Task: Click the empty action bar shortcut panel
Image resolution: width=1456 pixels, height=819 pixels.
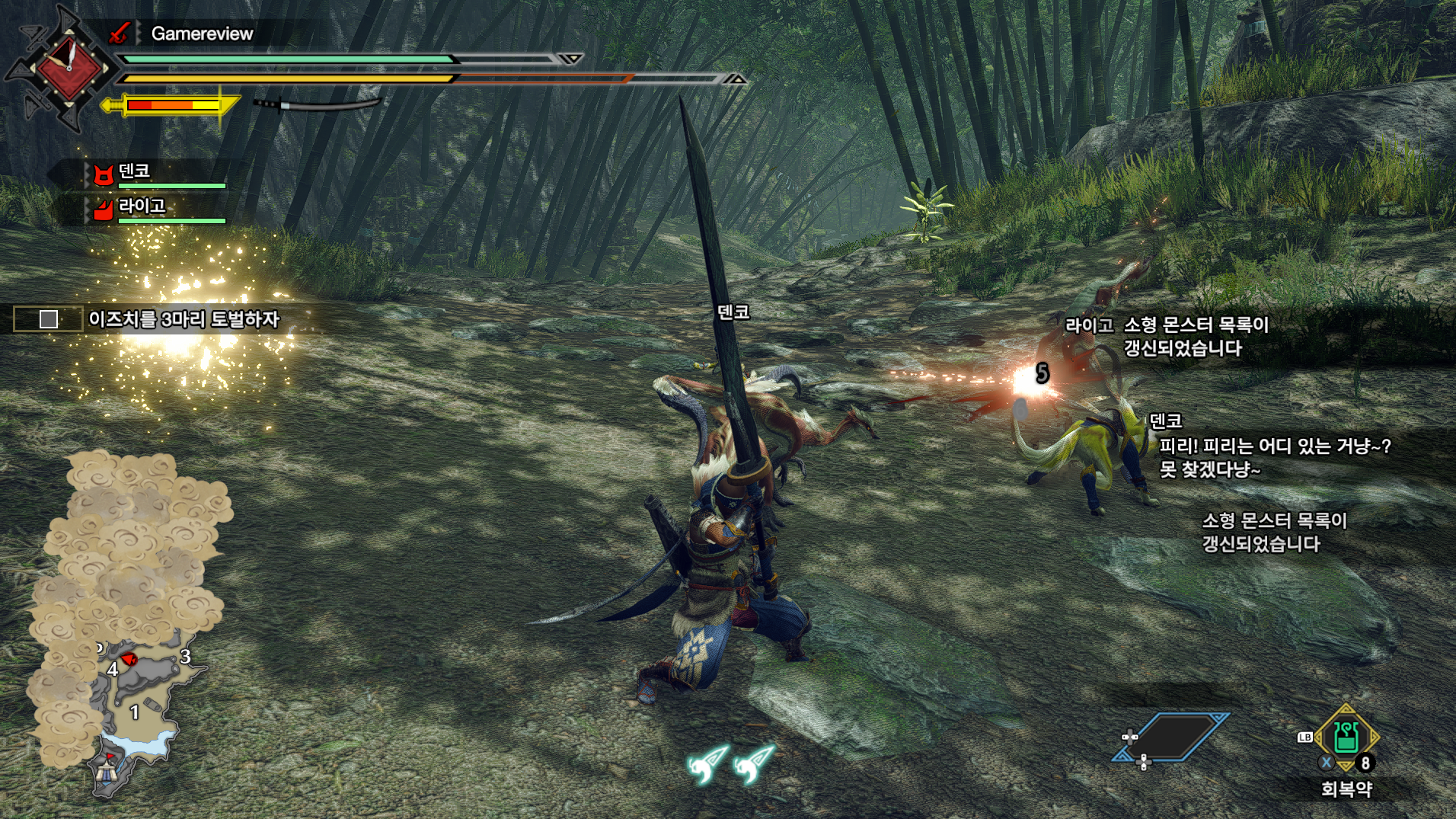Action: (x=1170, y=737)
